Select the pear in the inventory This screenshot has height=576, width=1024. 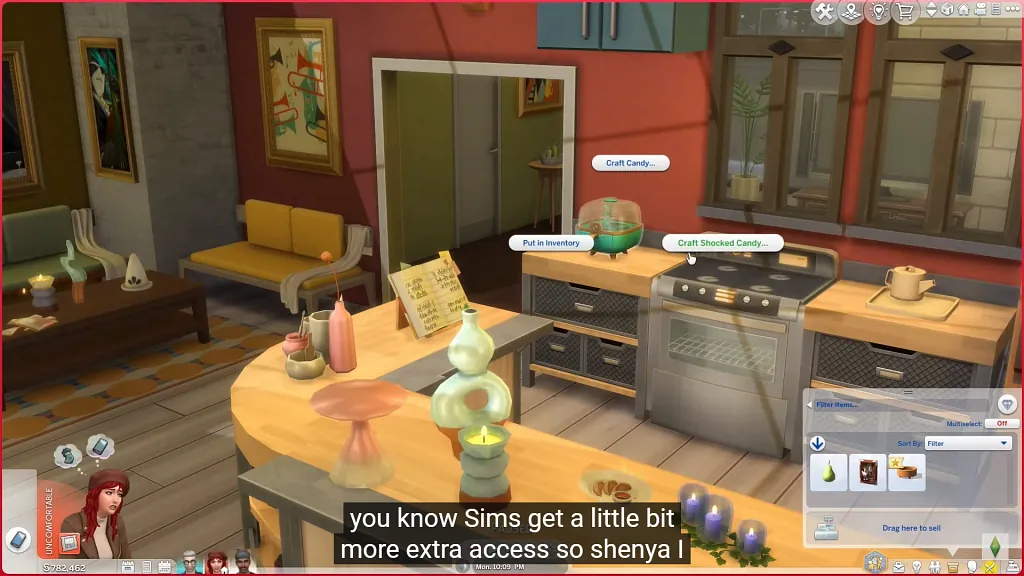pos(829,472)
